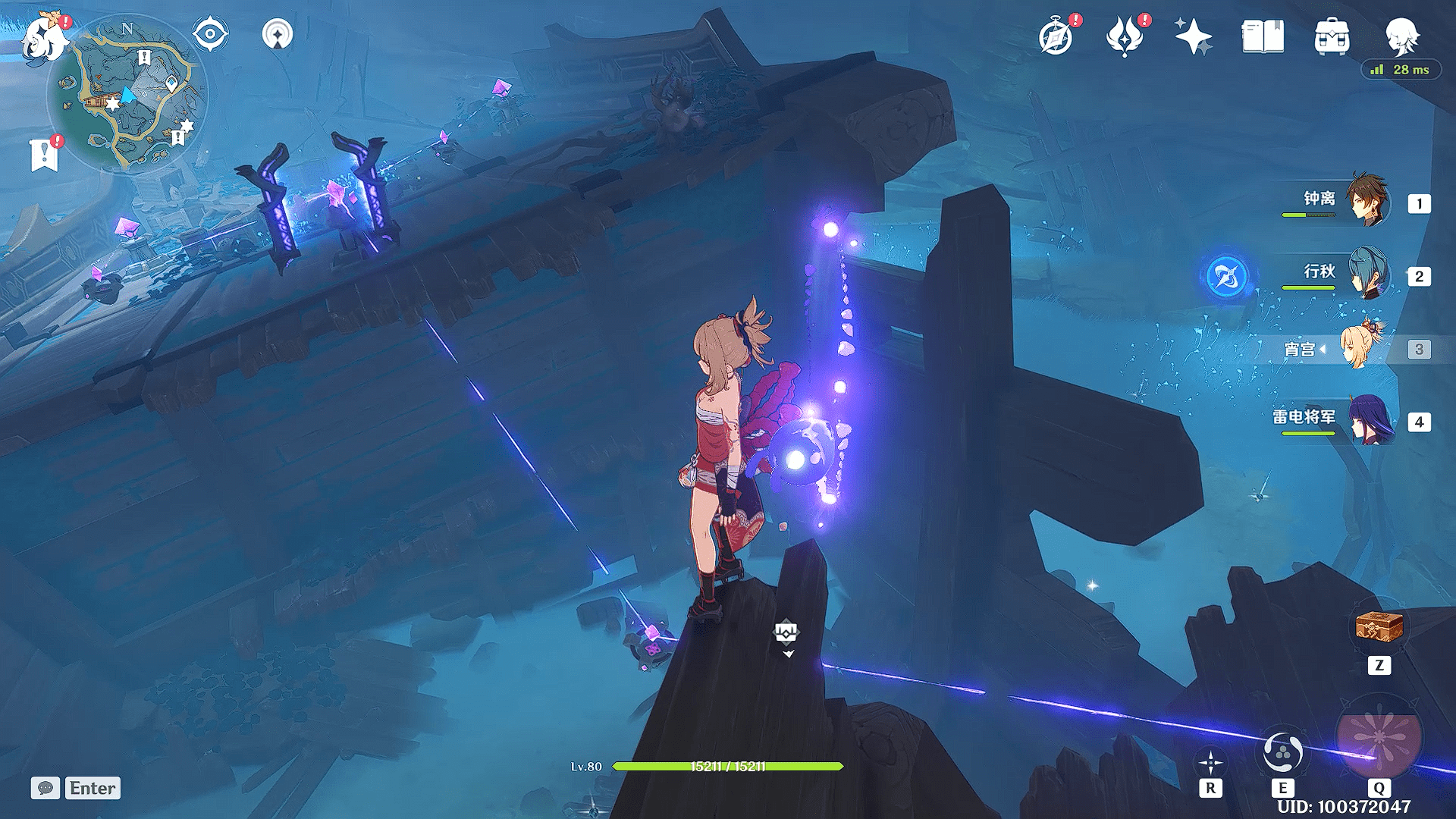Use the treasure chest gadget

pyautogui.click(x=1379, y=628)
